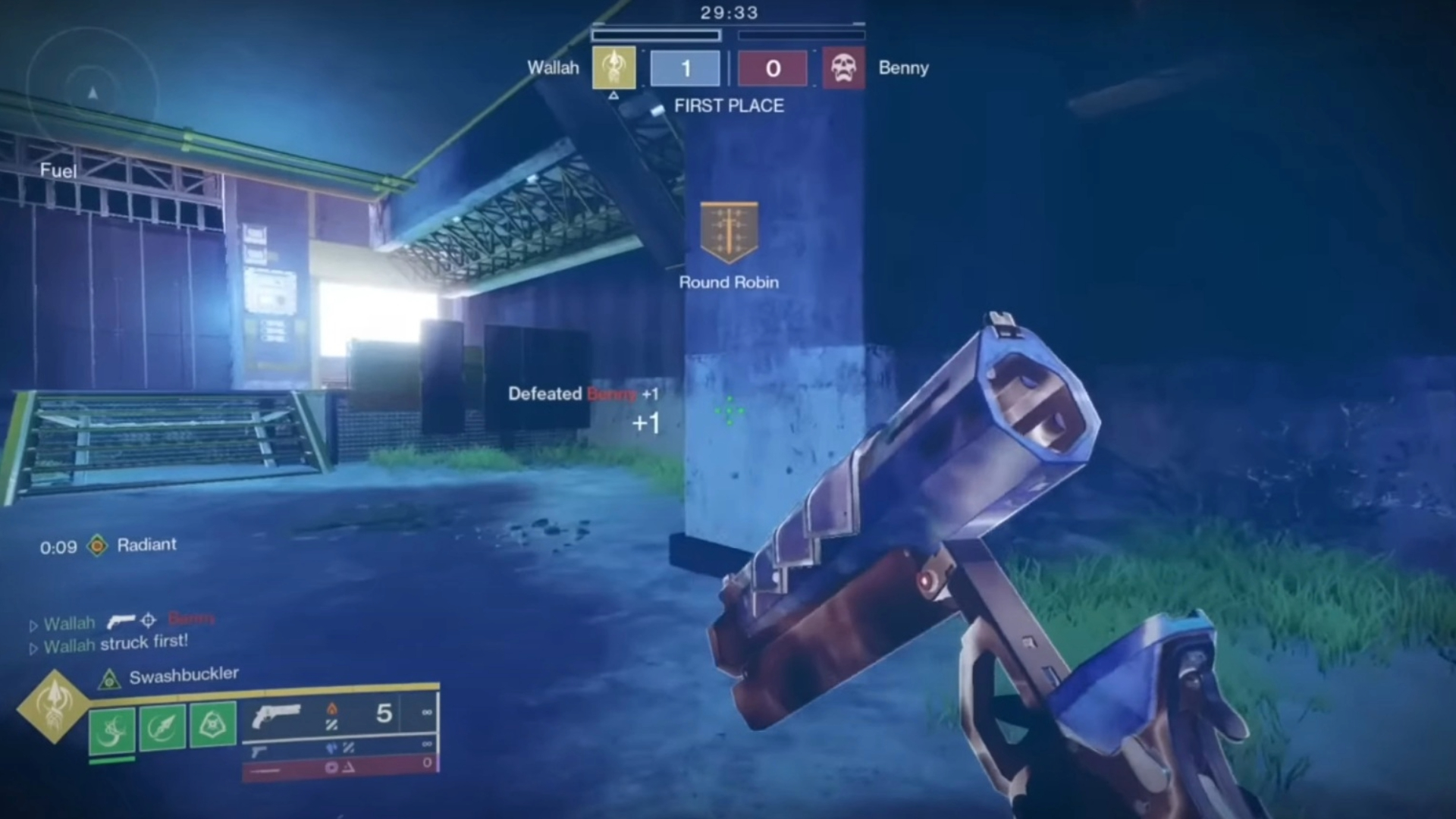
Task: Click the Round Robin medal icon
Action: (x=729, y=231)
